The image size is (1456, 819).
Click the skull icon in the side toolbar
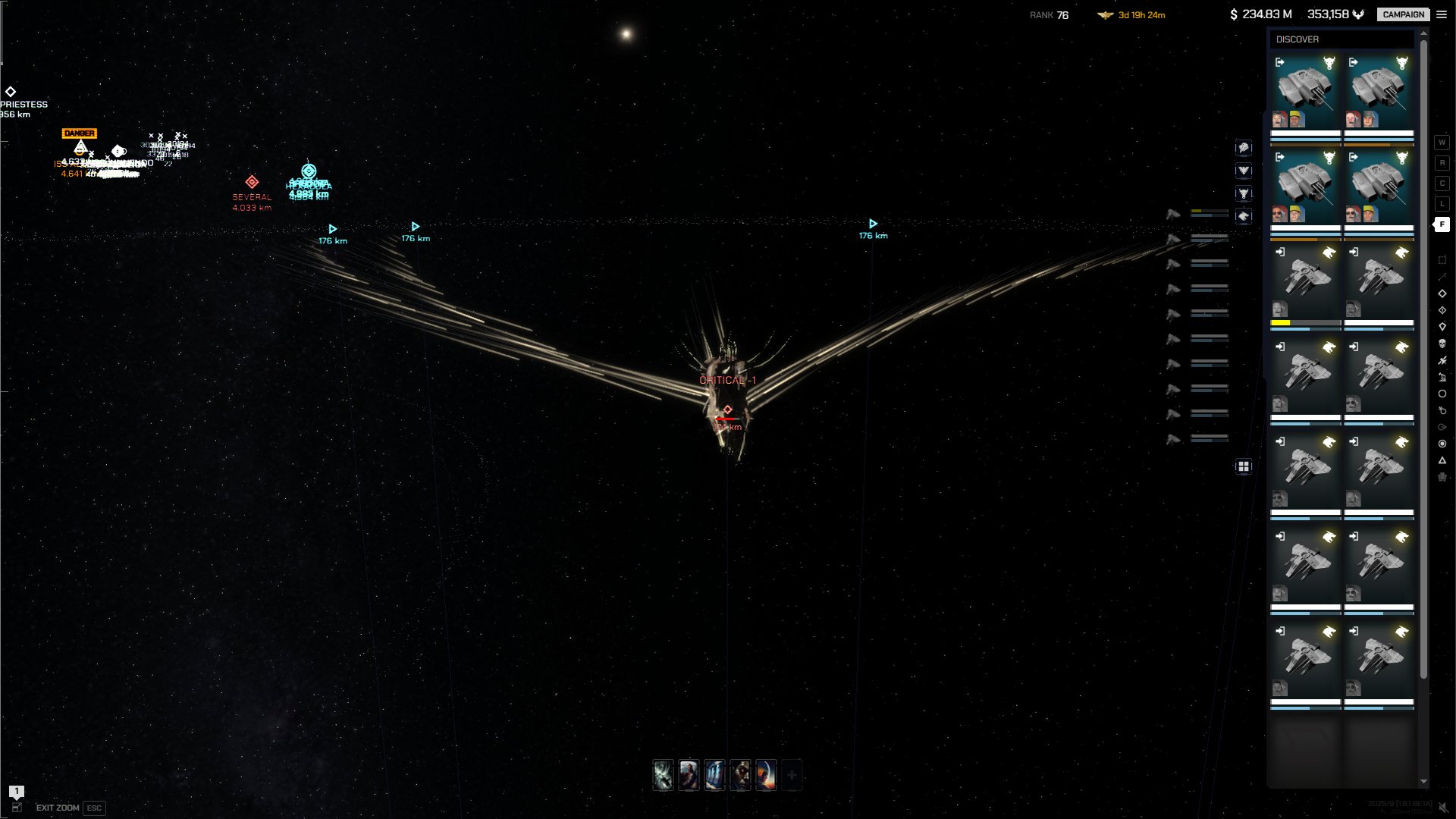(1442, 344)
